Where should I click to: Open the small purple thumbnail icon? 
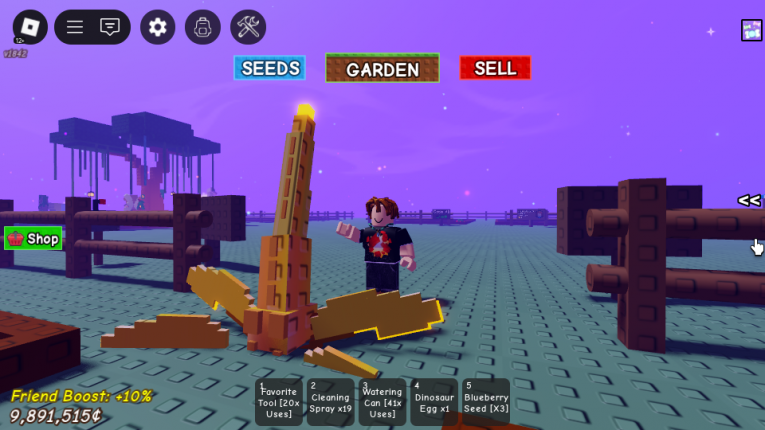tap(751, 30)
